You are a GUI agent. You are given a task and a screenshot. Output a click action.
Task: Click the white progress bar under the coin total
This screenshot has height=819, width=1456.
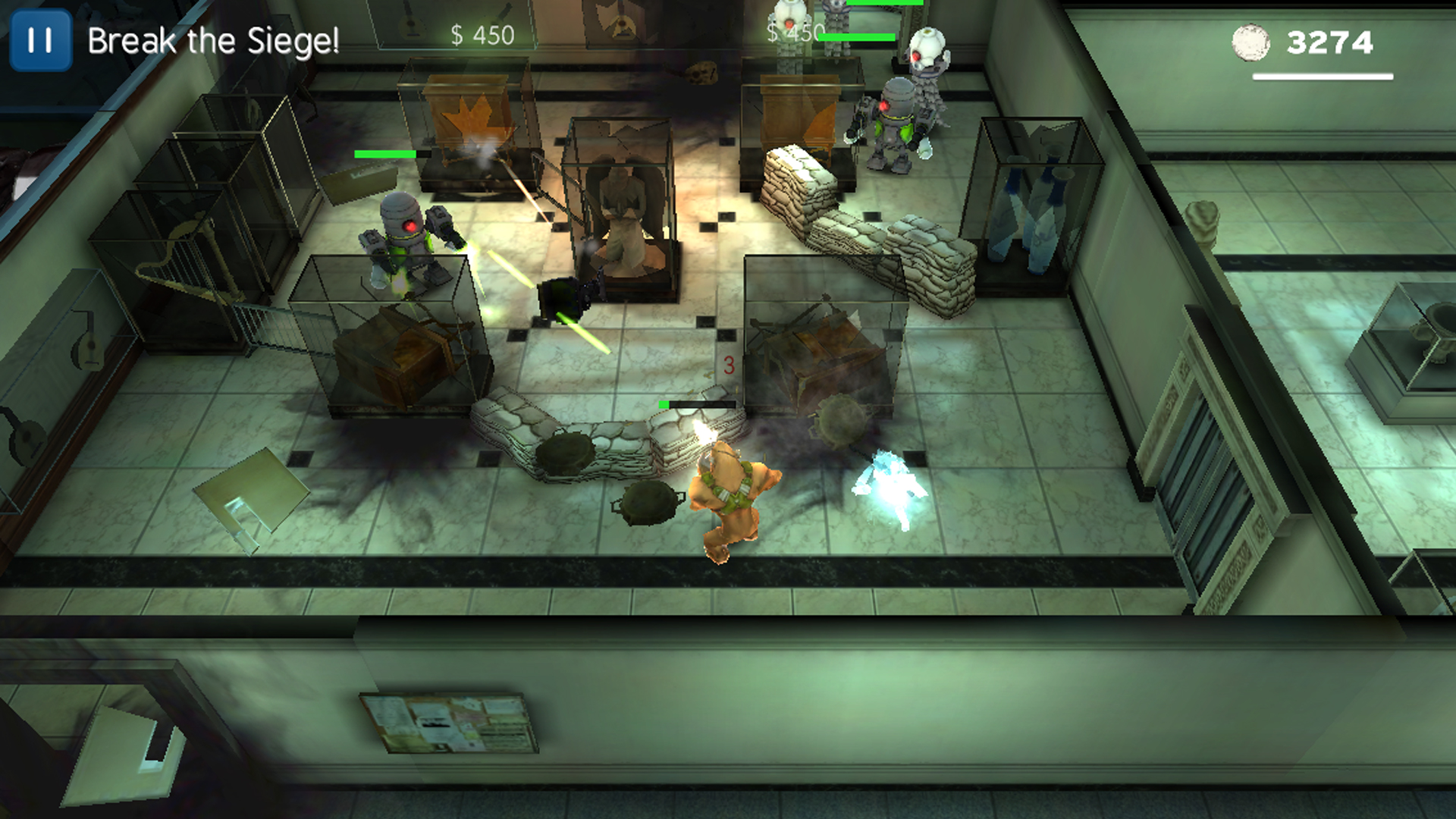click(1326, 76)
